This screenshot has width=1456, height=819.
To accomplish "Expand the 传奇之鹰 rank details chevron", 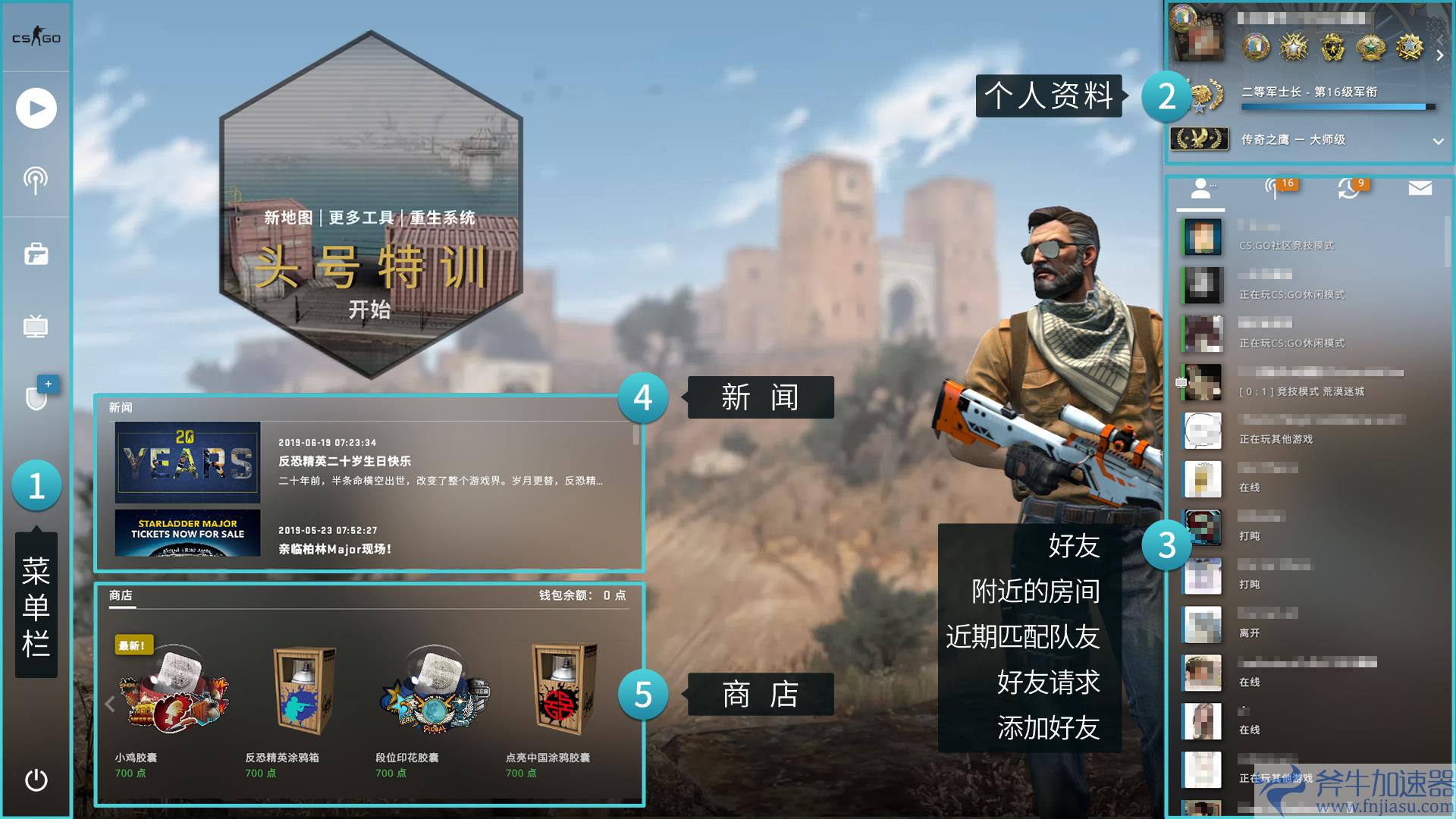I will 1437,140.
